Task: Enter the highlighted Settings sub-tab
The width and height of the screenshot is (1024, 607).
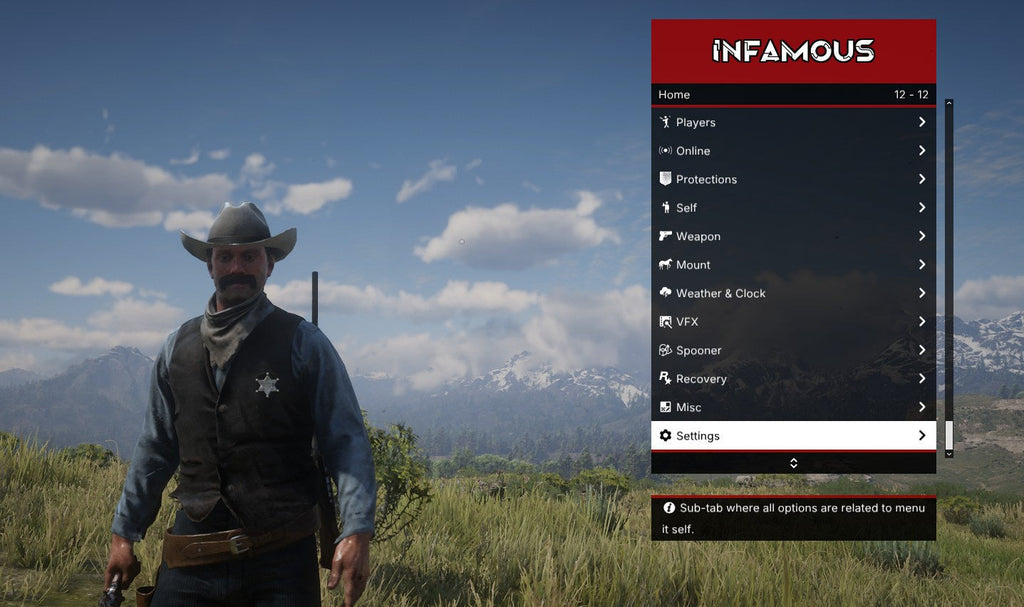Action: 793,436
